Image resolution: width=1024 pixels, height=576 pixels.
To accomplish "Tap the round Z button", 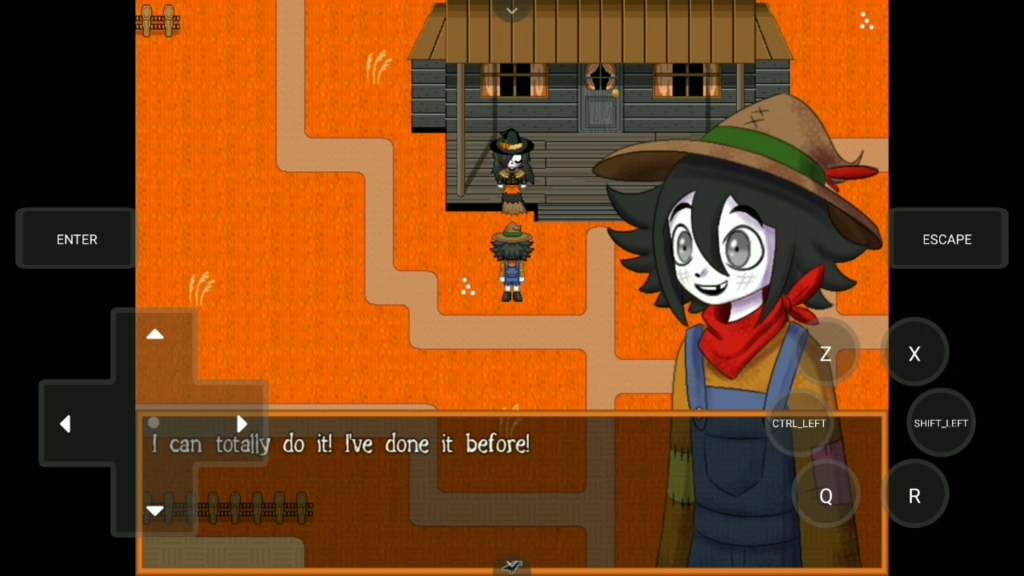I will [x=826, y=354].
